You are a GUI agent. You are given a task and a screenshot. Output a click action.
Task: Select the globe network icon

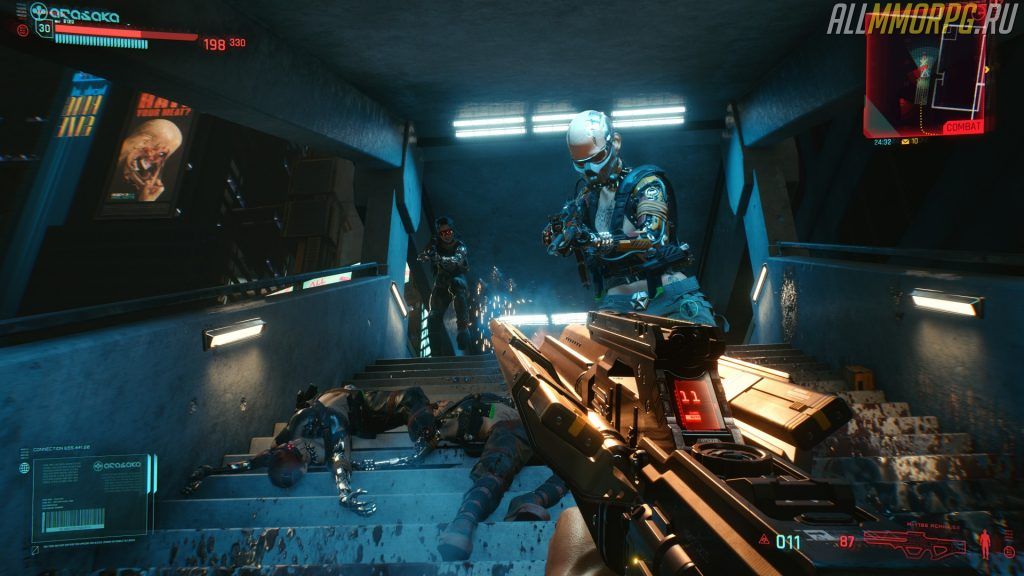[x=24, y=467]
